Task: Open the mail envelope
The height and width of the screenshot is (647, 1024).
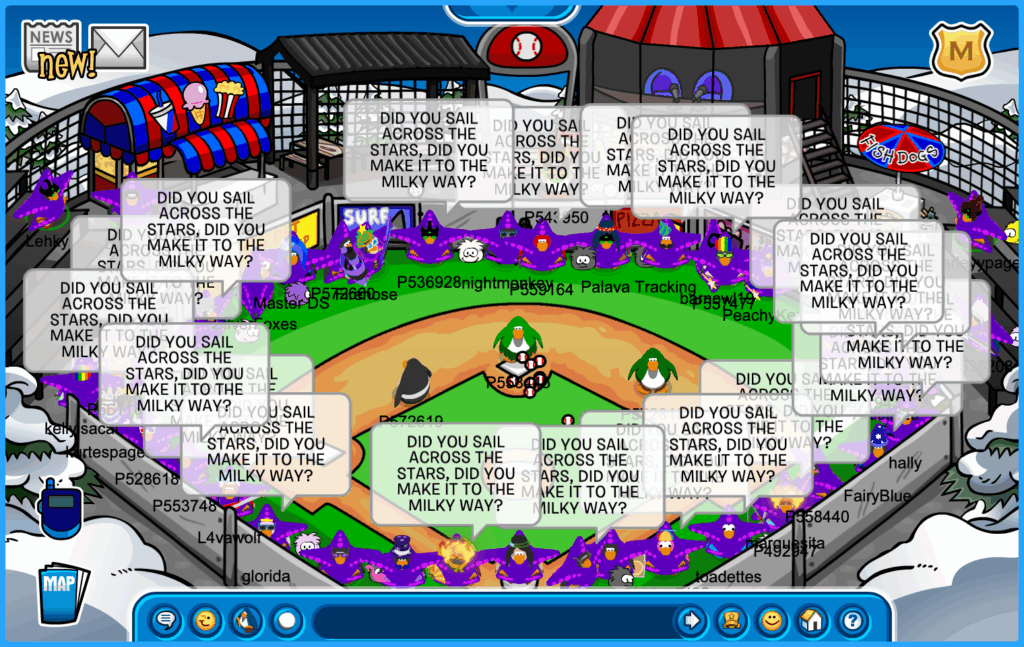Action: [119, 46]
